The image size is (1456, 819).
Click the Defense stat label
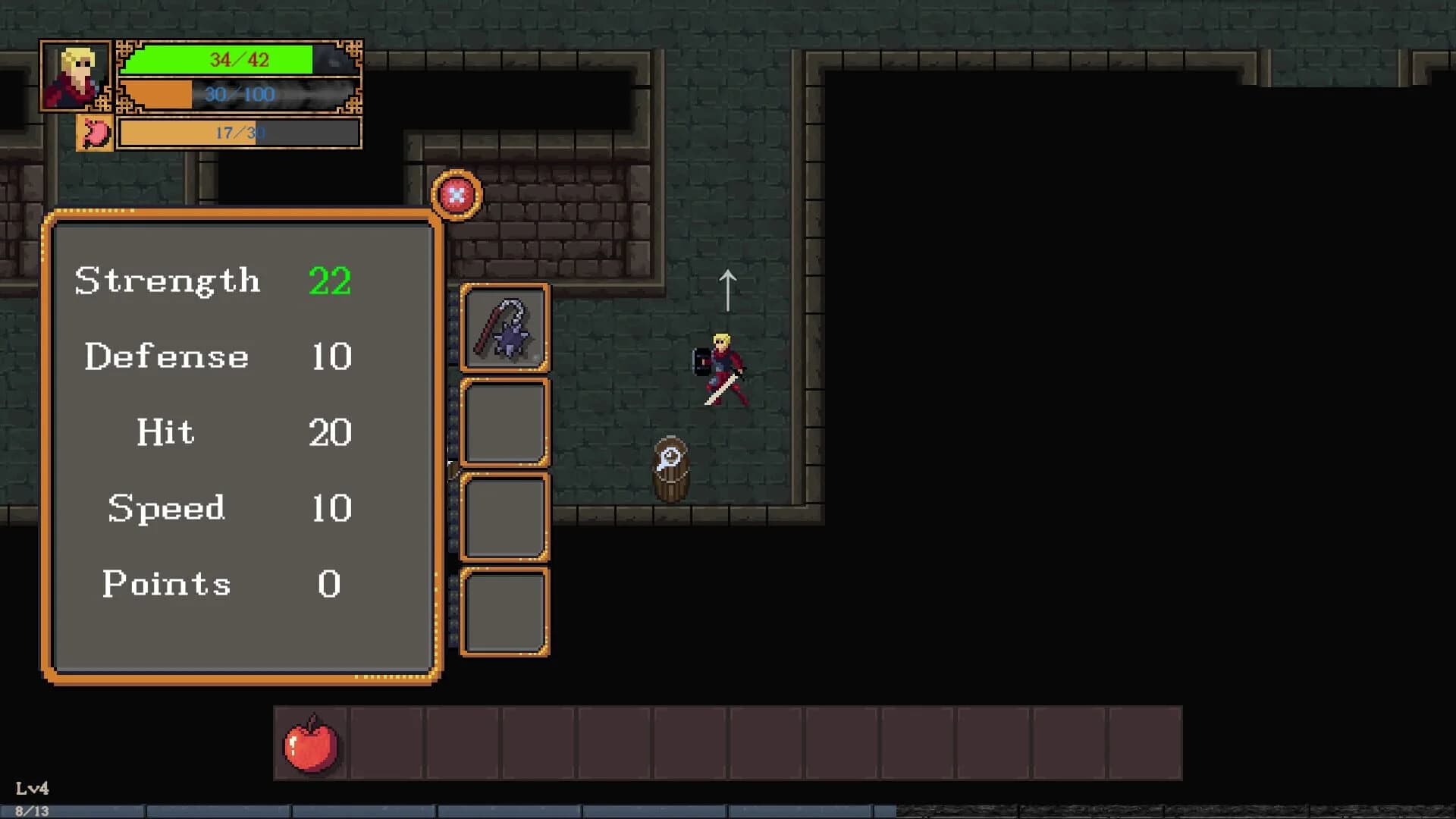(x=167, y=356)
